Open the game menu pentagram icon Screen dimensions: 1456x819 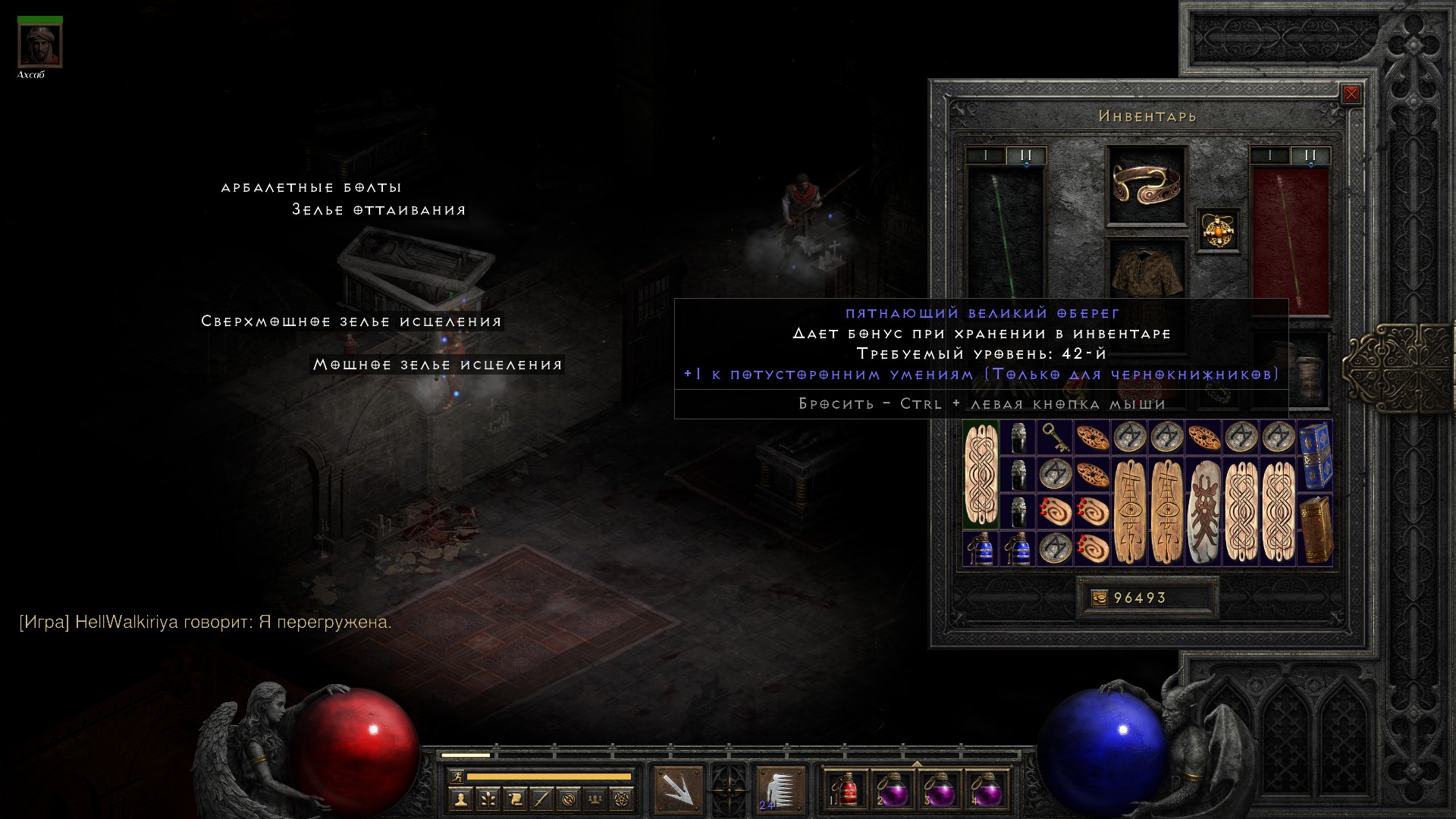[x=623, y=799]
